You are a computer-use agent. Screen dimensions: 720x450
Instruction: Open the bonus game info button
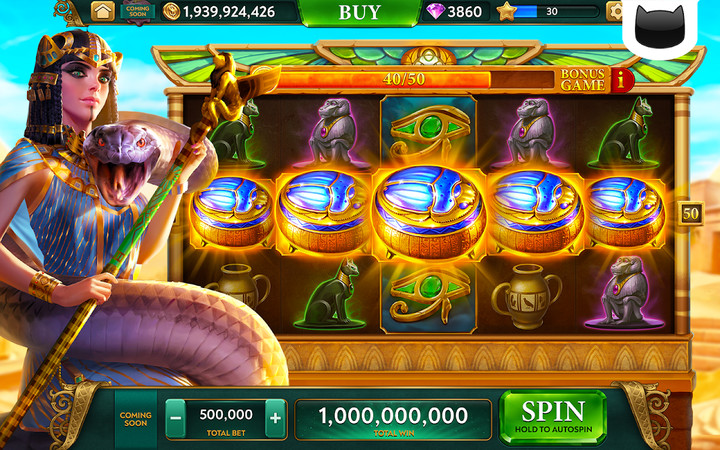pos(625,80)
